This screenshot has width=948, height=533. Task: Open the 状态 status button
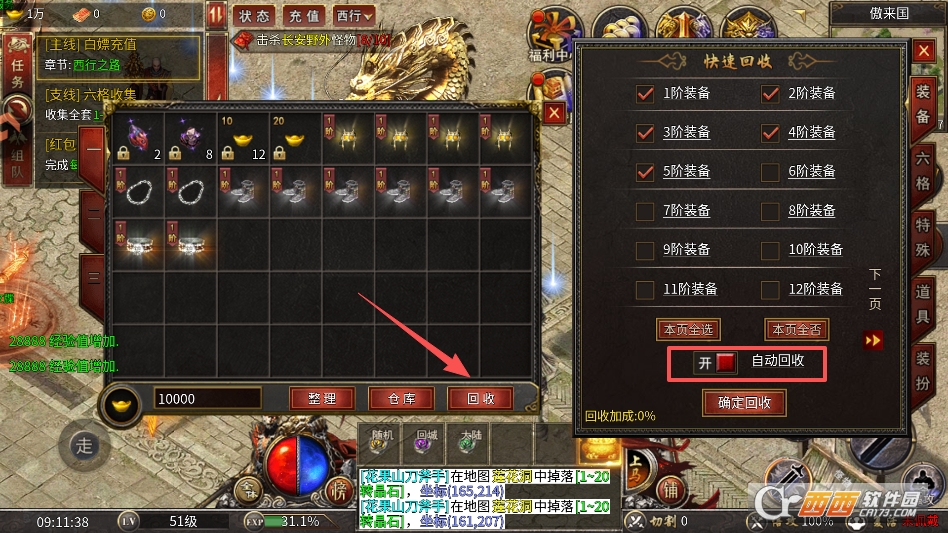pos(255,16)
